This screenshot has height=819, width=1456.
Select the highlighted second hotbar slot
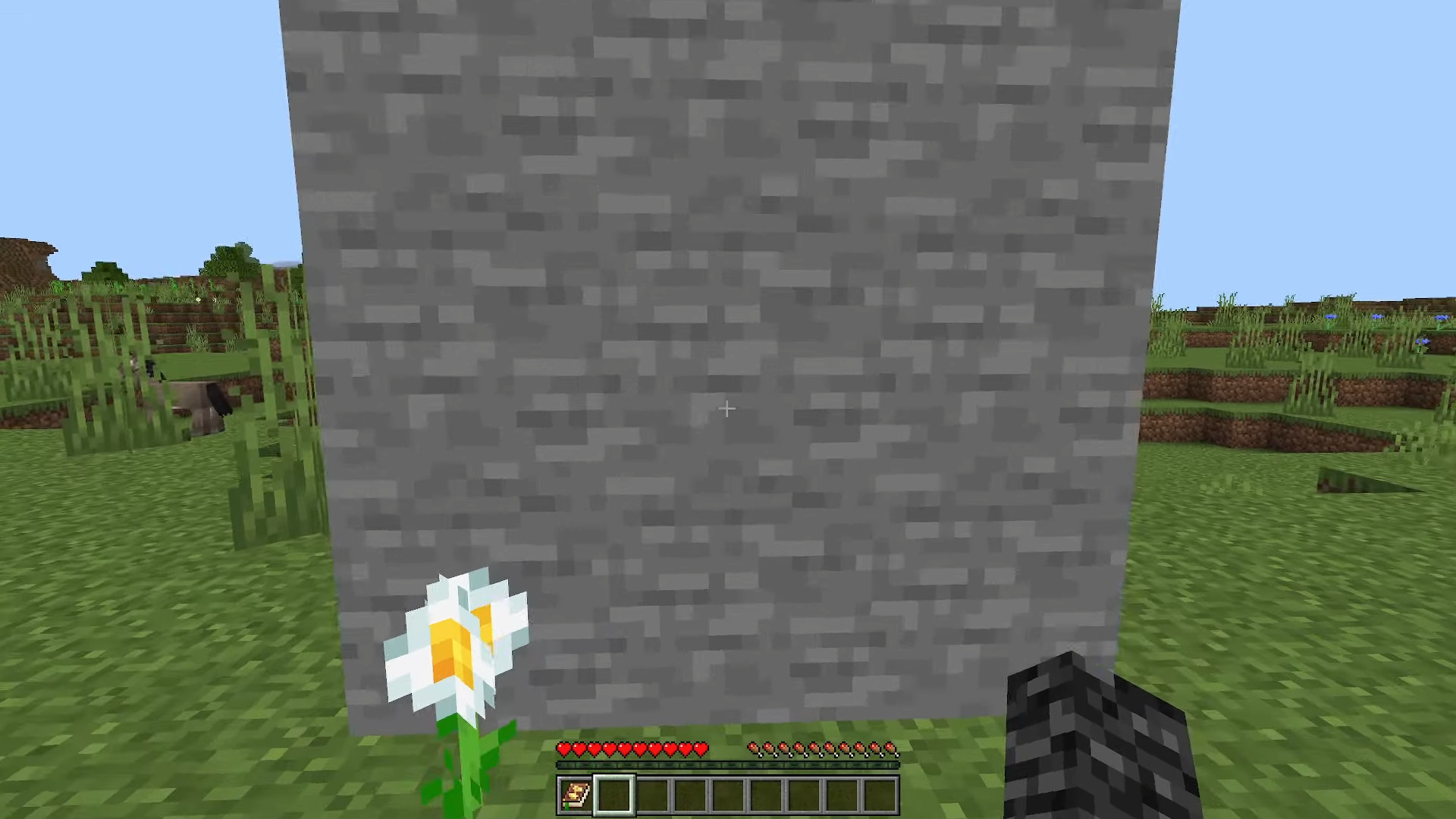coord(614,794)
